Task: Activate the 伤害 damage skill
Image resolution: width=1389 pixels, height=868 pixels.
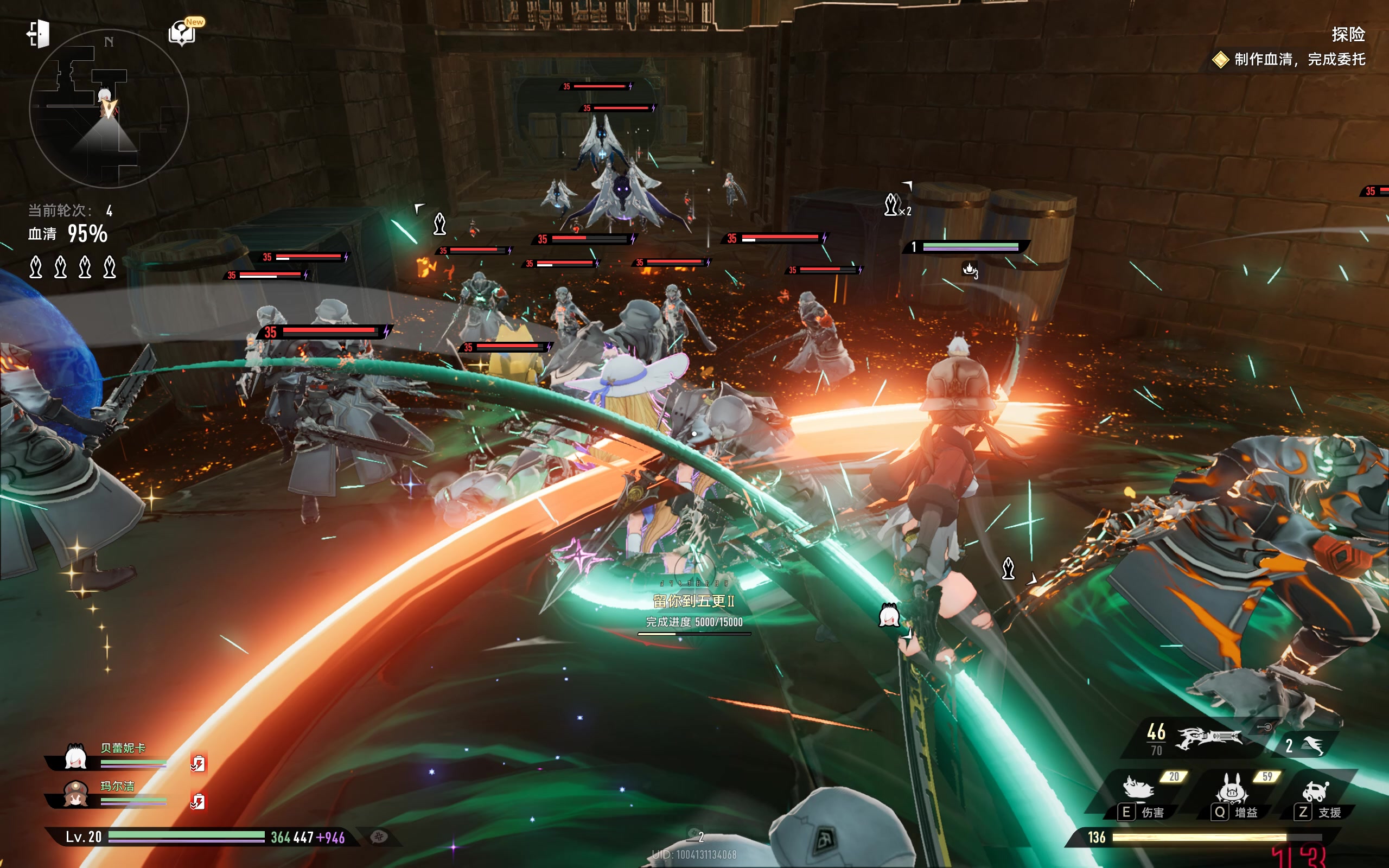Action: pos(1139,788)
